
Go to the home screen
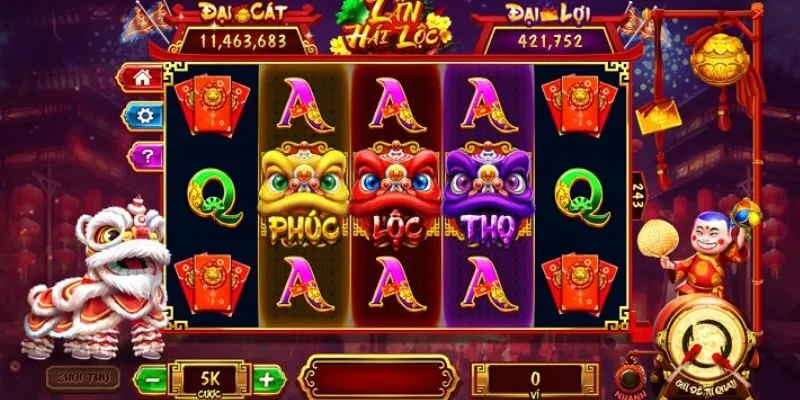[x=142, y=77]
